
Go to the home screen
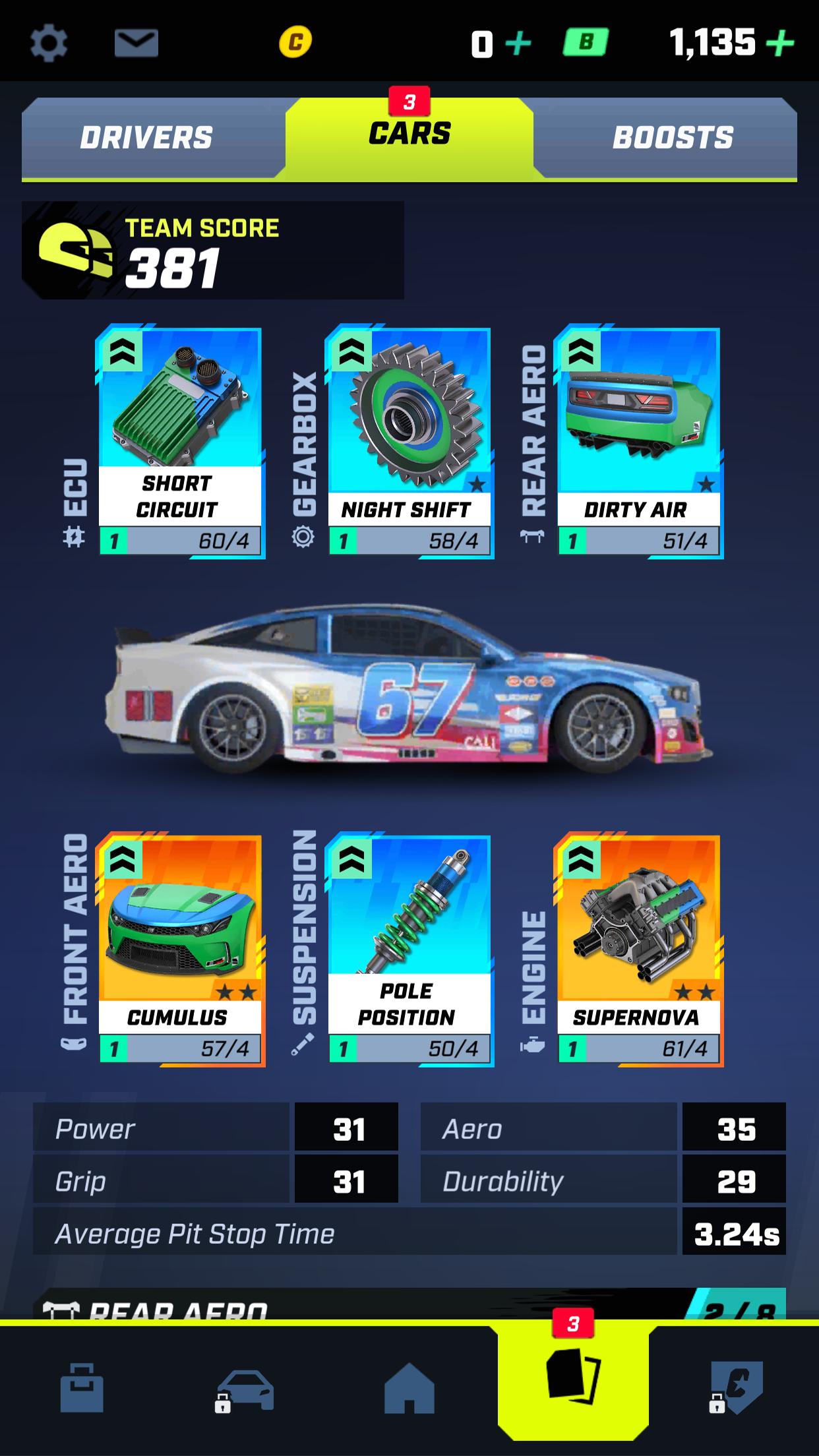409,1387
